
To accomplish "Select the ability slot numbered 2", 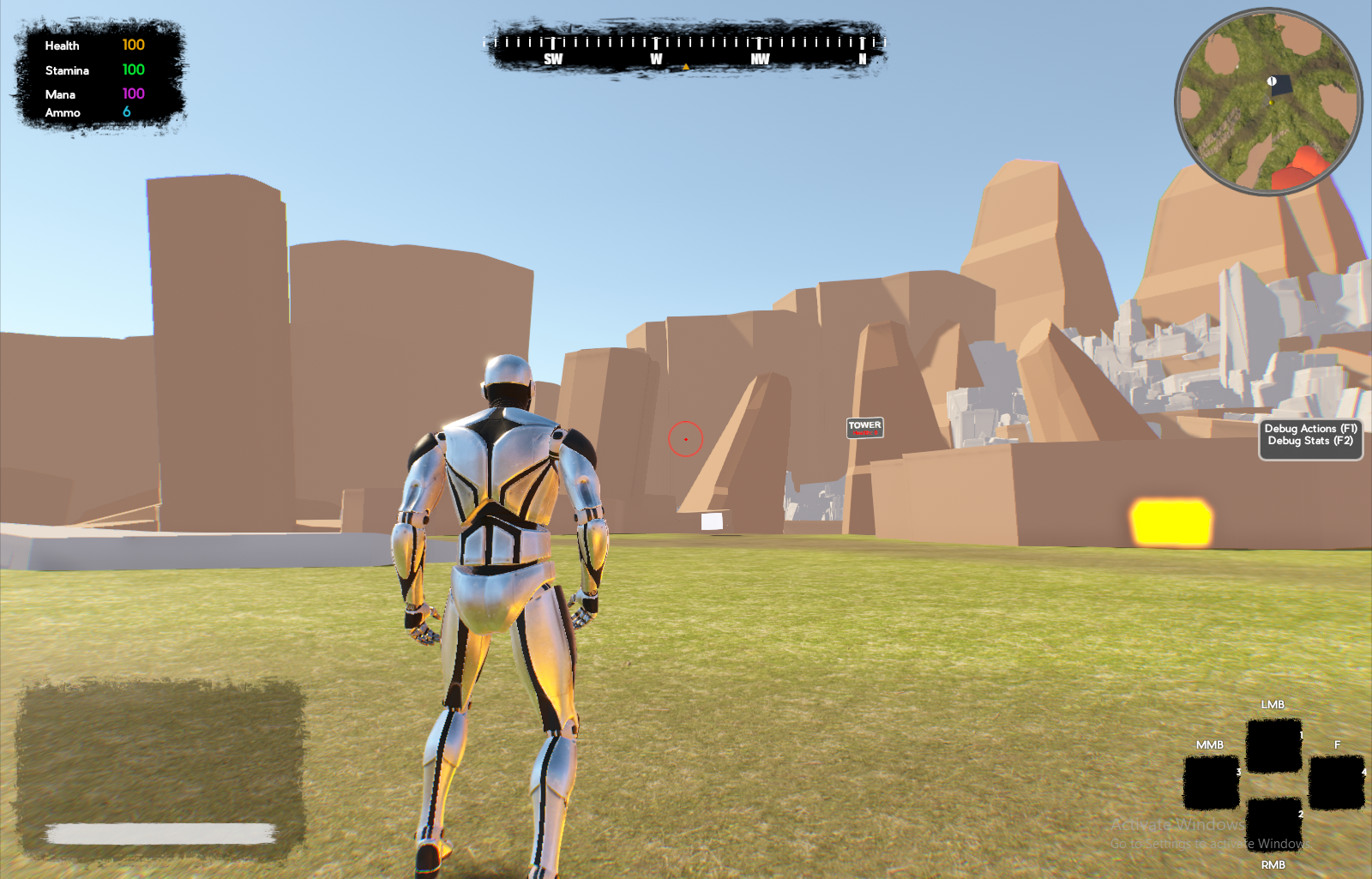I will [x=1273, y=824].
